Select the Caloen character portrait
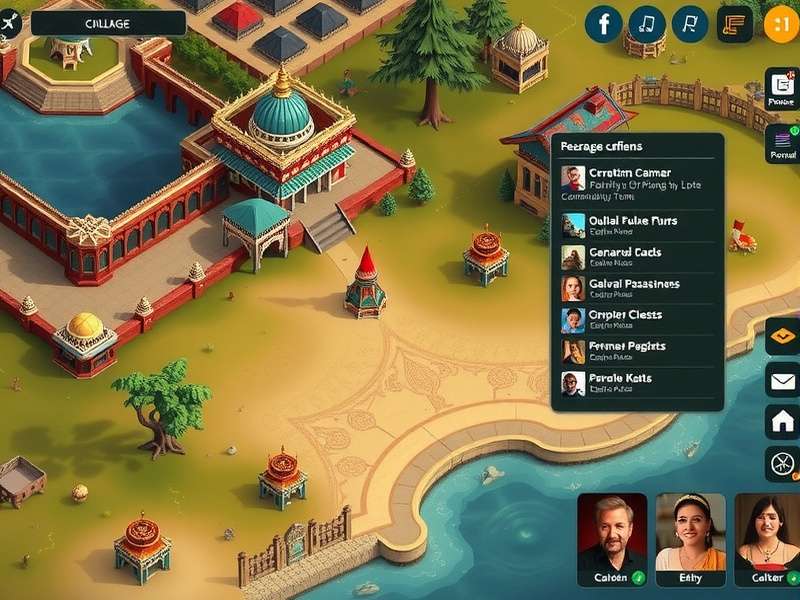 (611, 540)
